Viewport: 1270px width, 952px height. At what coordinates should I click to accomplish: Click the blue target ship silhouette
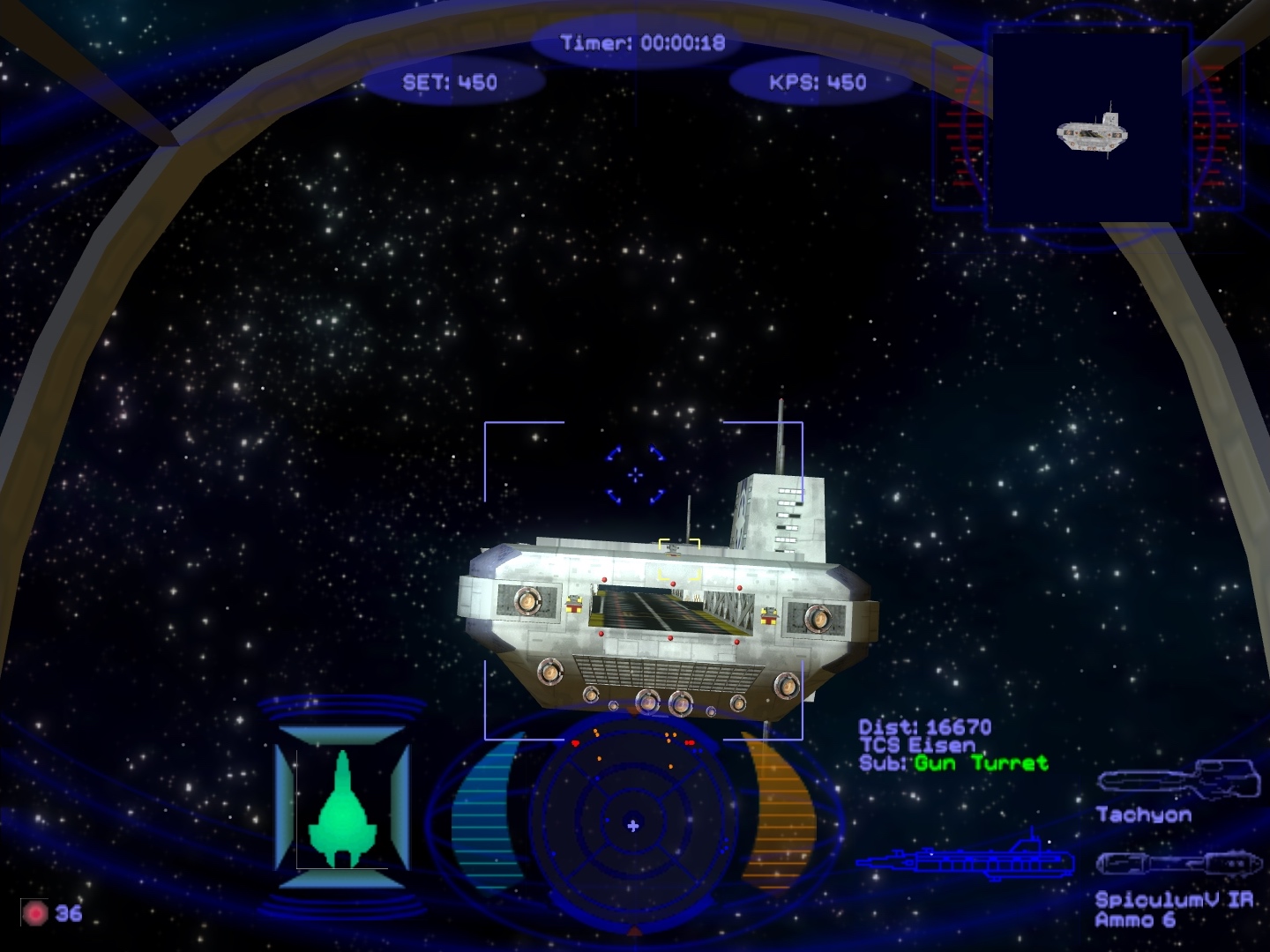click(967, 859)
